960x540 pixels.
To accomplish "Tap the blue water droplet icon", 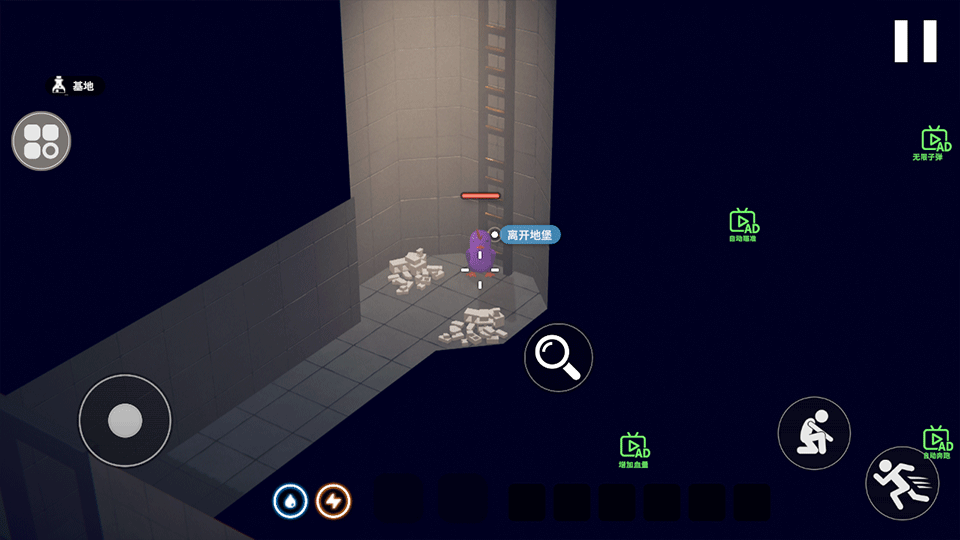I will pos(290,501).
